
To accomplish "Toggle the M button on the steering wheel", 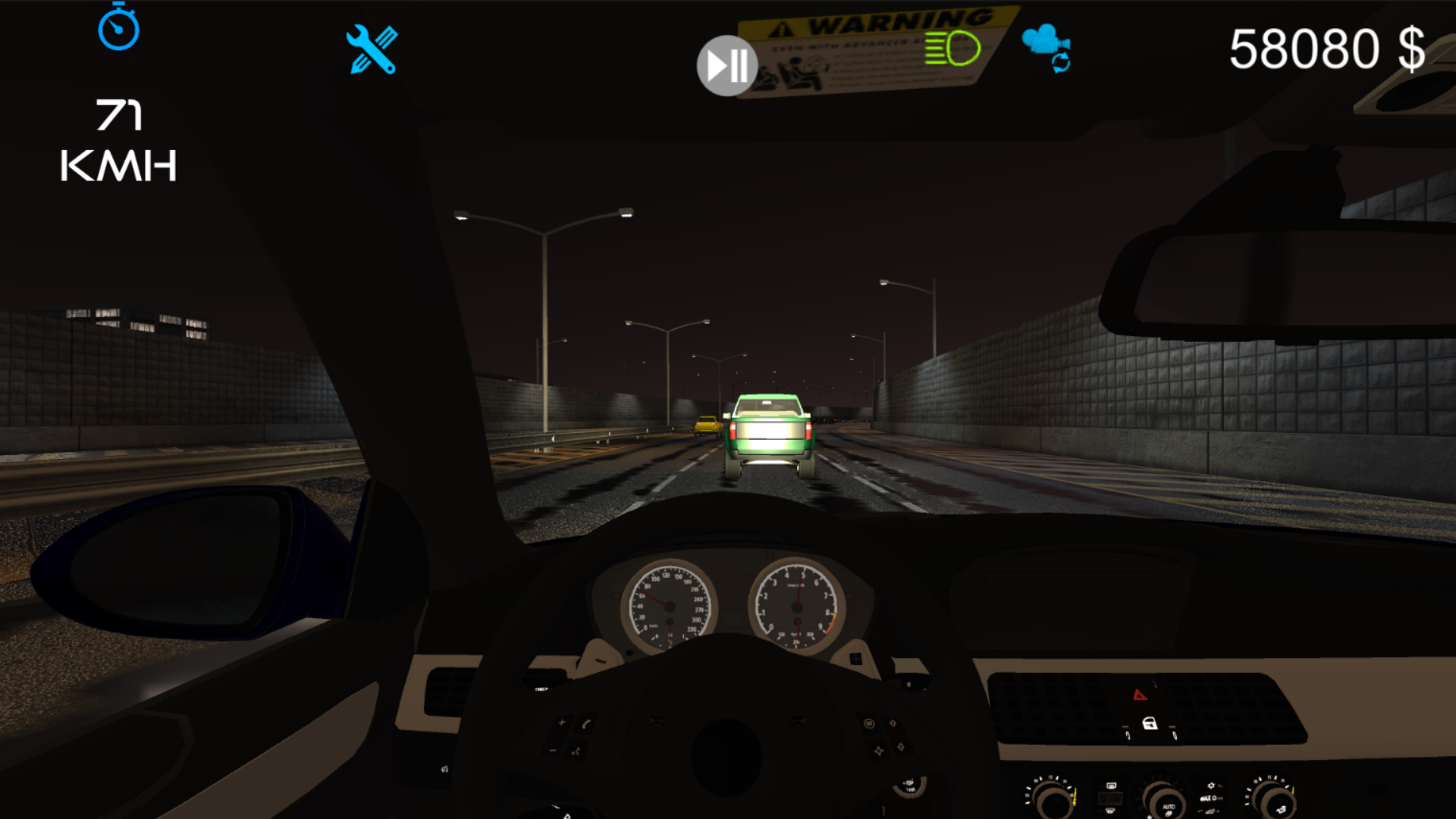I will tap(870, 724).
